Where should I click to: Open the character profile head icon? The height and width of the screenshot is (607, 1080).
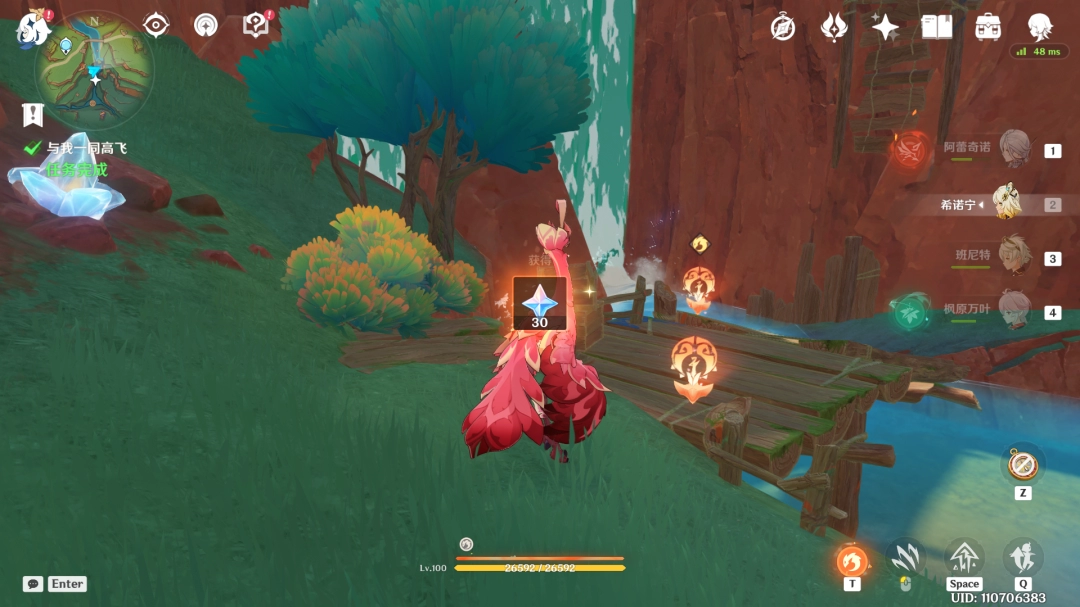(1041, 27)
